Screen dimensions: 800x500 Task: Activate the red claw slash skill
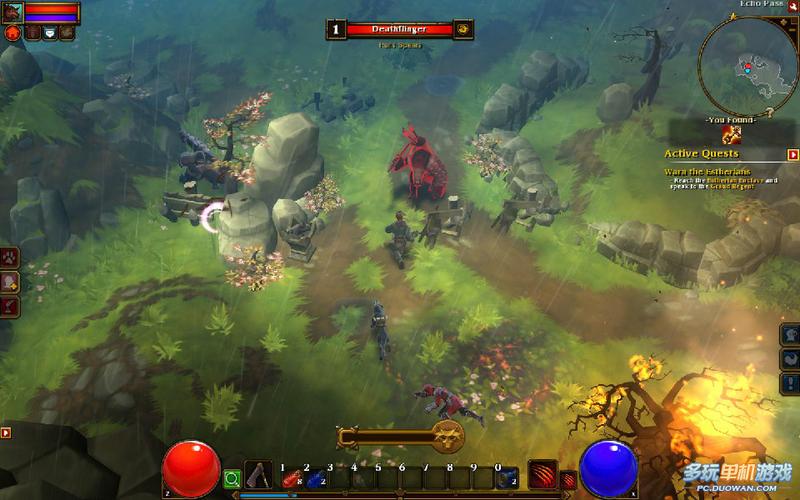coord(541,474)
